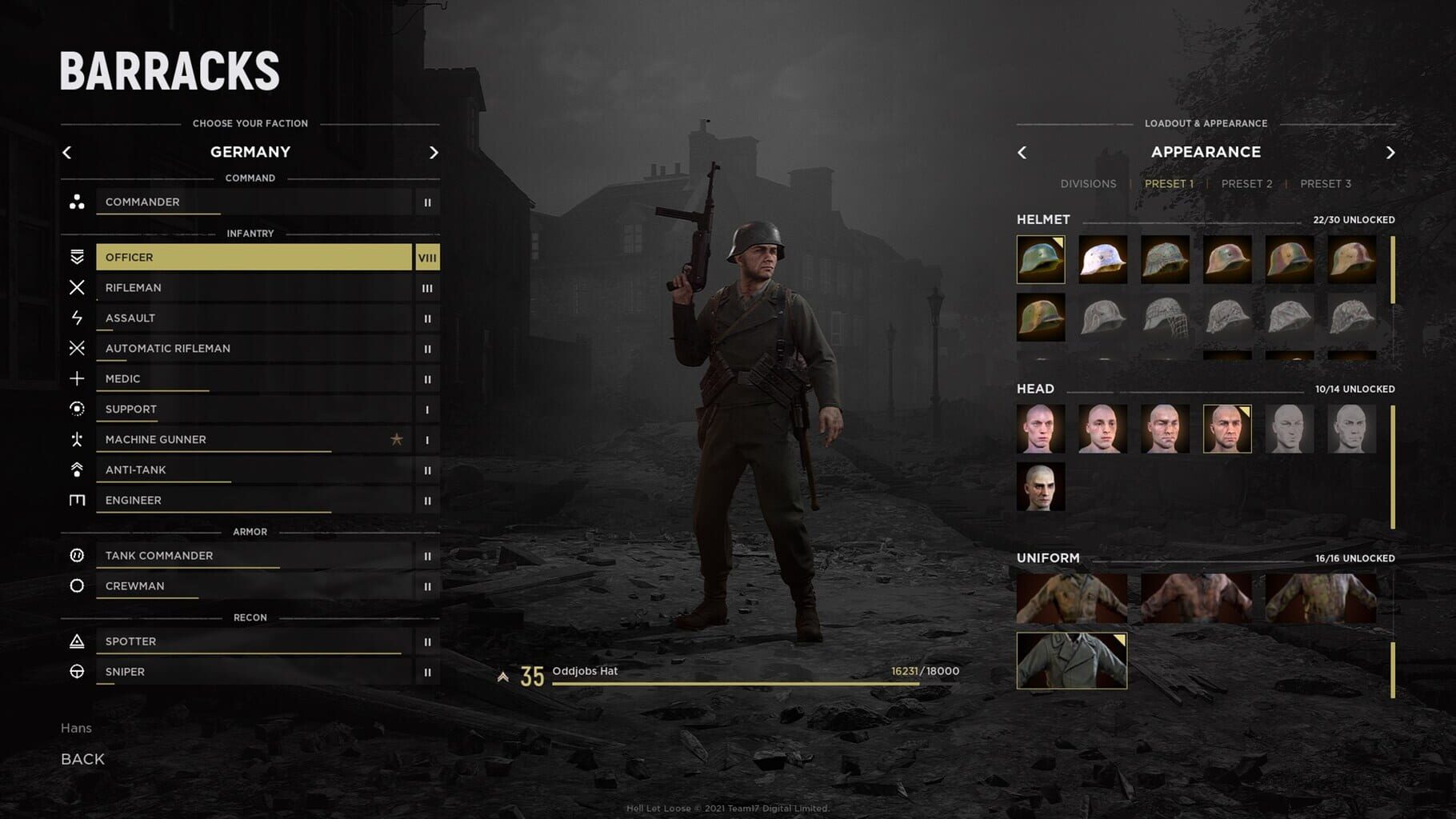Image resolution: width=1456 pixels, height=819 pixels.
Task: Click the Back button
Action: (x=82, y=758)
